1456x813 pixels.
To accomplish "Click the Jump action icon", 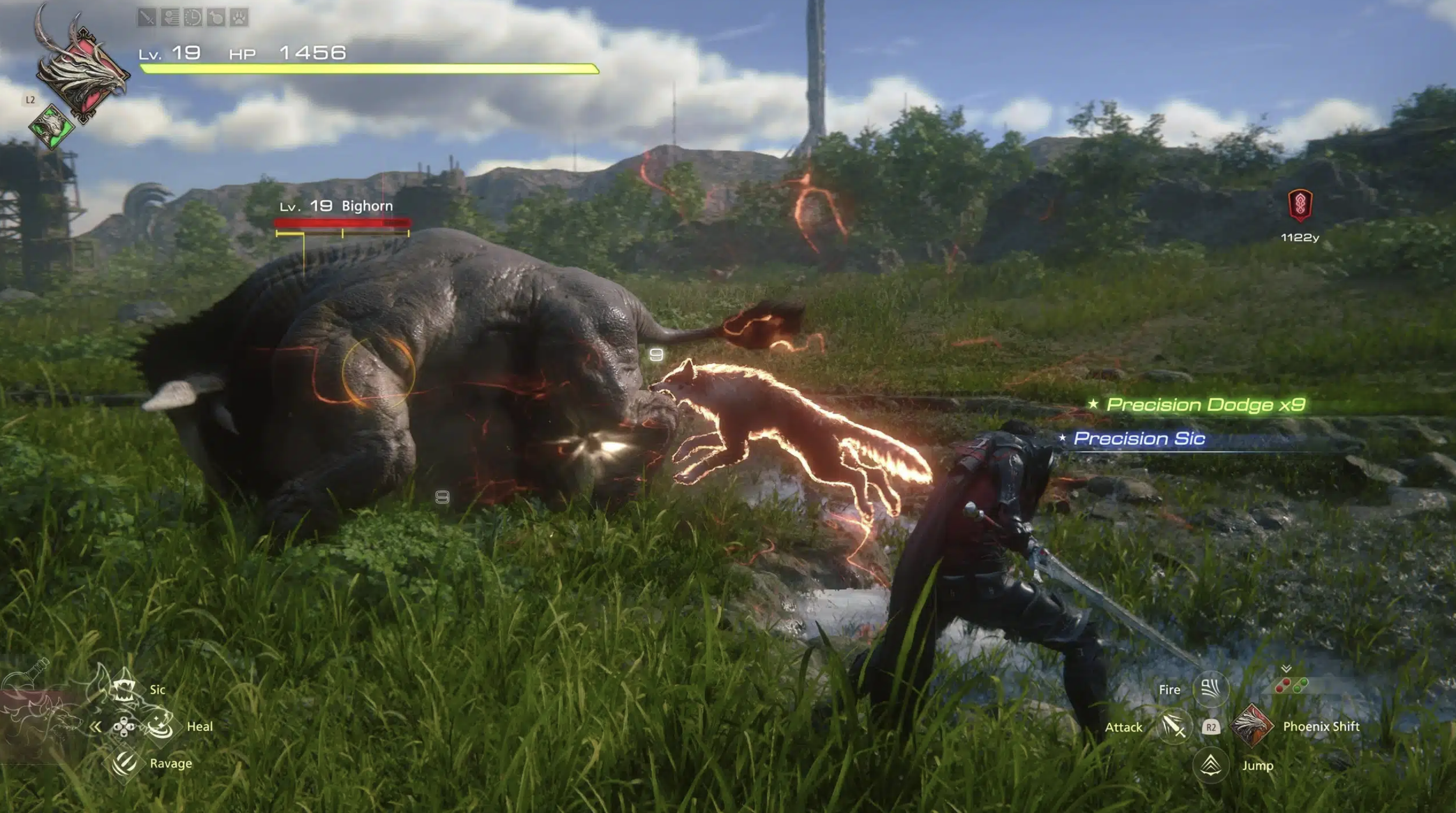I will pyautogui.click(x=1211, y=765).
